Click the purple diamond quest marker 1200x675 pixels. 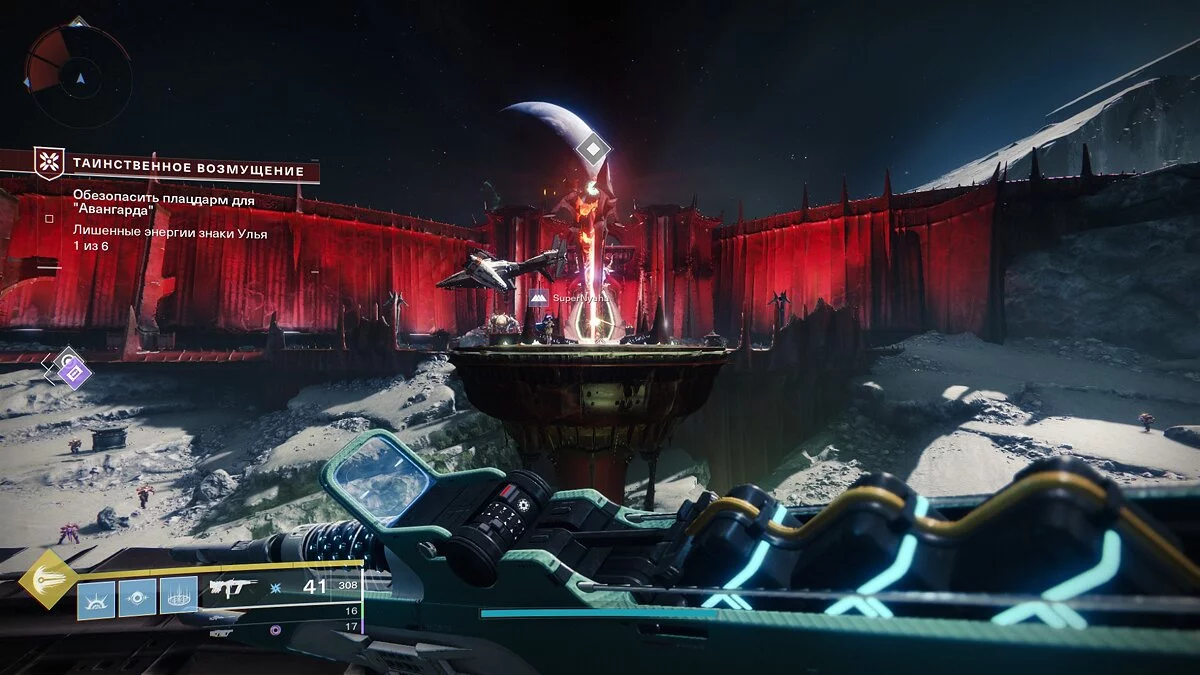pyautogui.click(x=74, y=374)
